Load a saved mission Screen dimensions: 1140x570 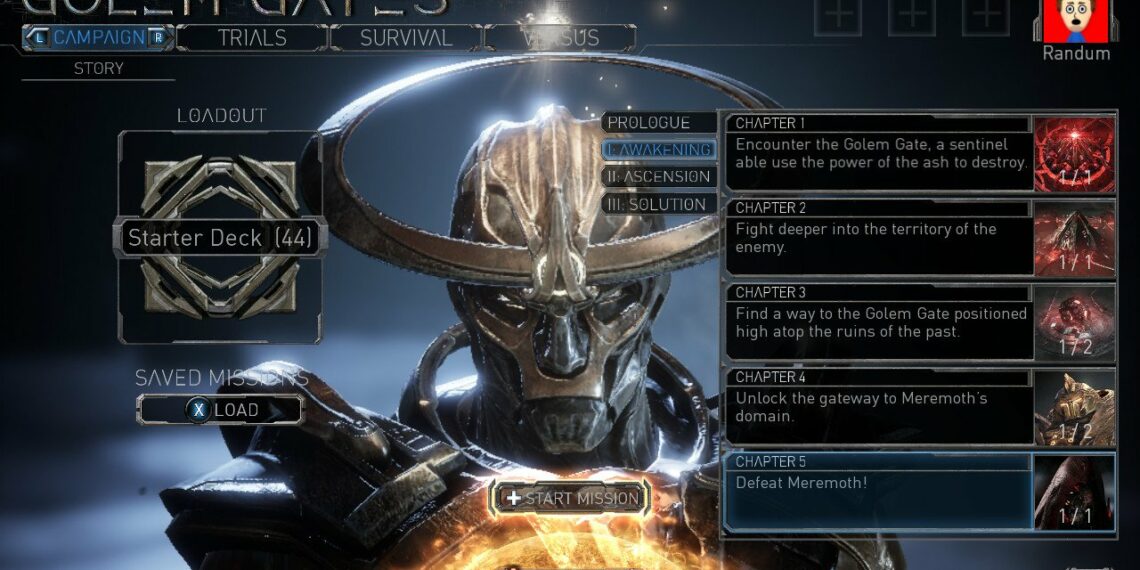220,410
